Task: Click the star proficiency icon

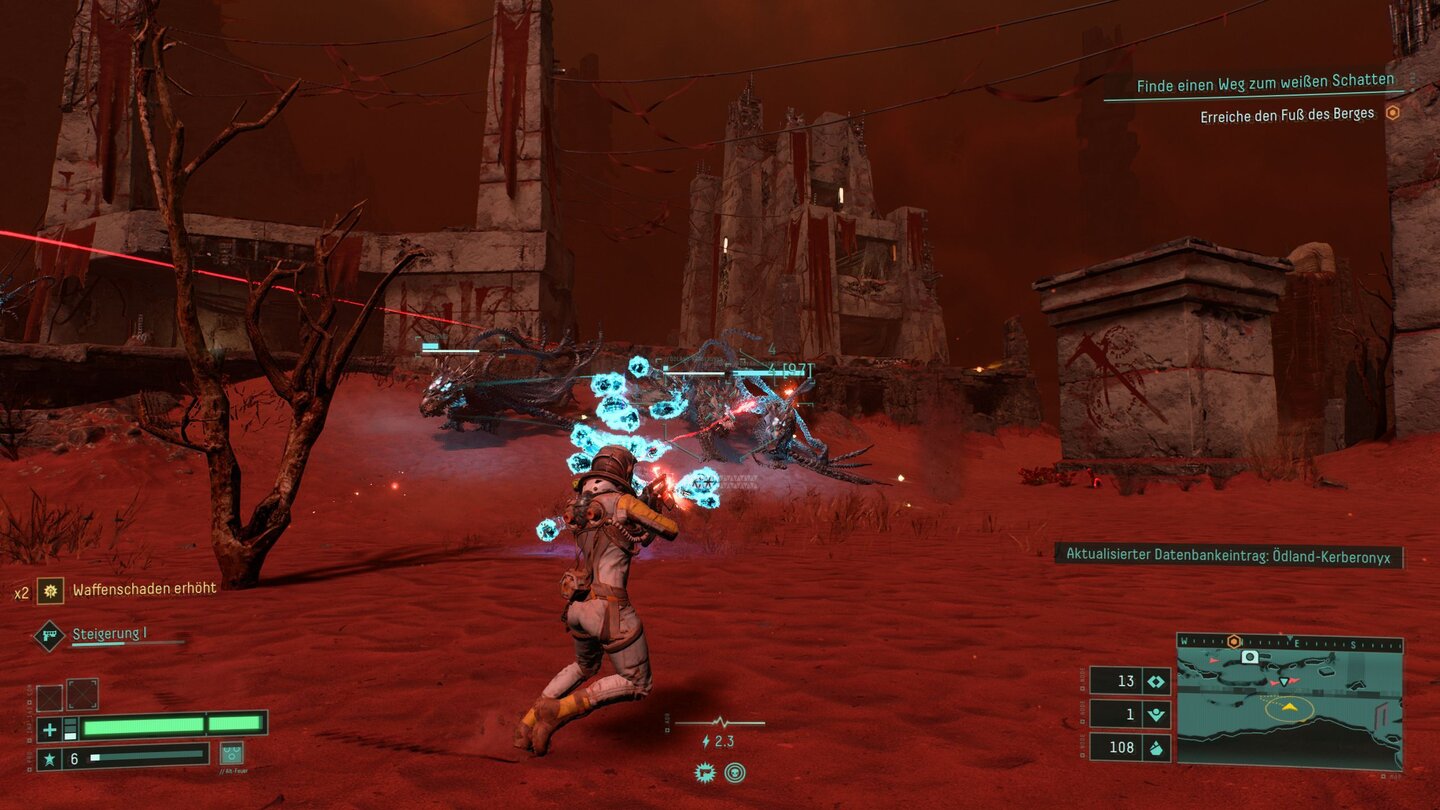Action: 48,759
